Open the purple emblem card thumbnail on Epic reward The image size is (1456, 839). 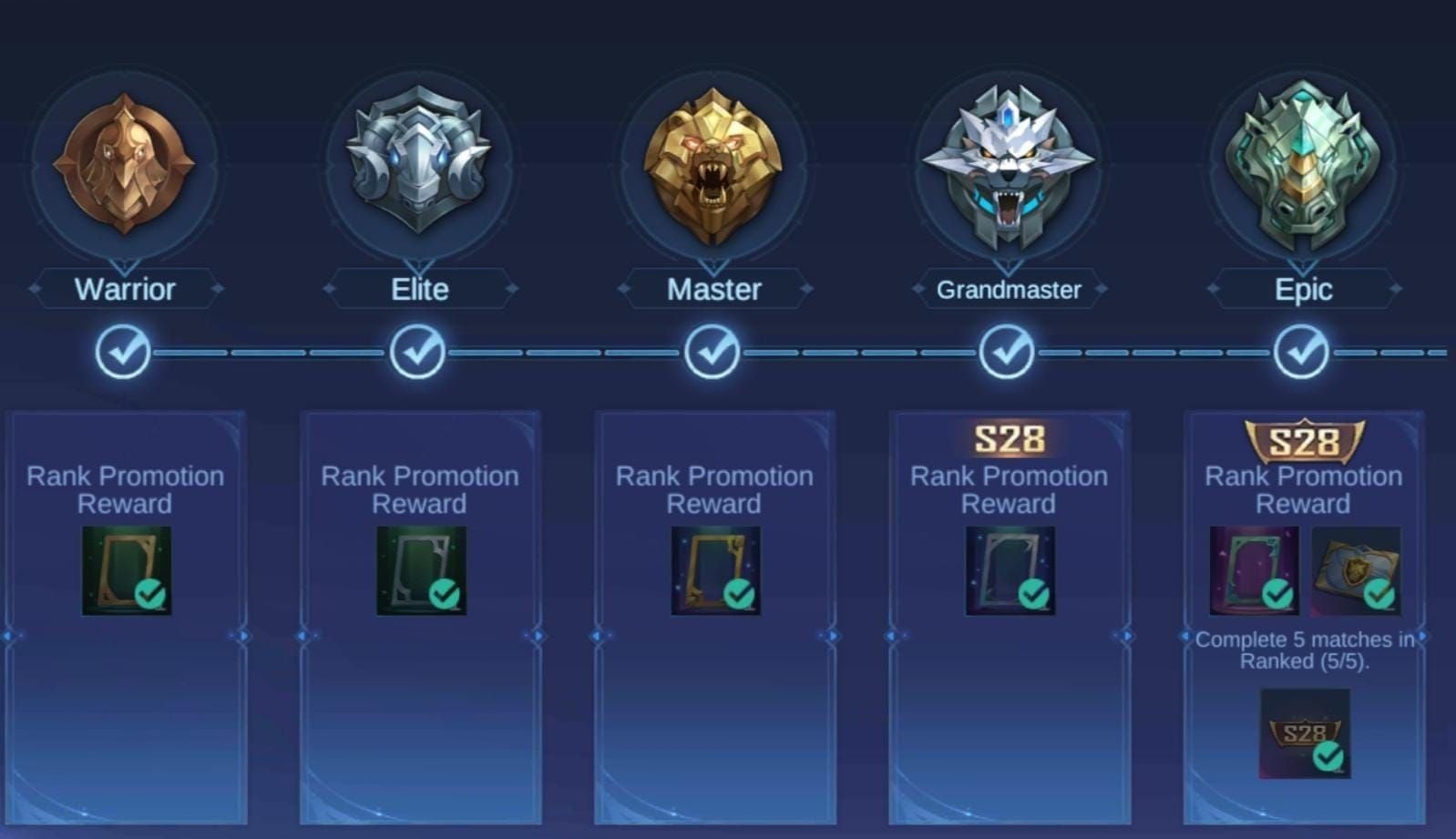click(1253, 569)
